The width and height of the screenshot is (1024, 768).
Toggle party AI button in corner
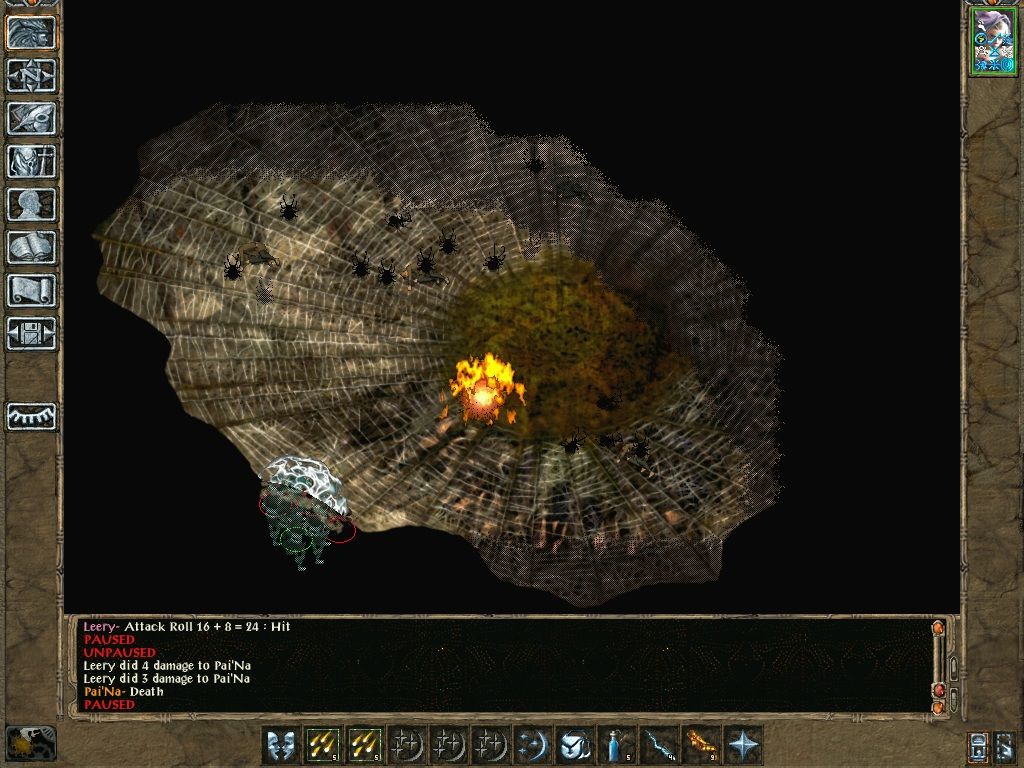pos(1007,746)
